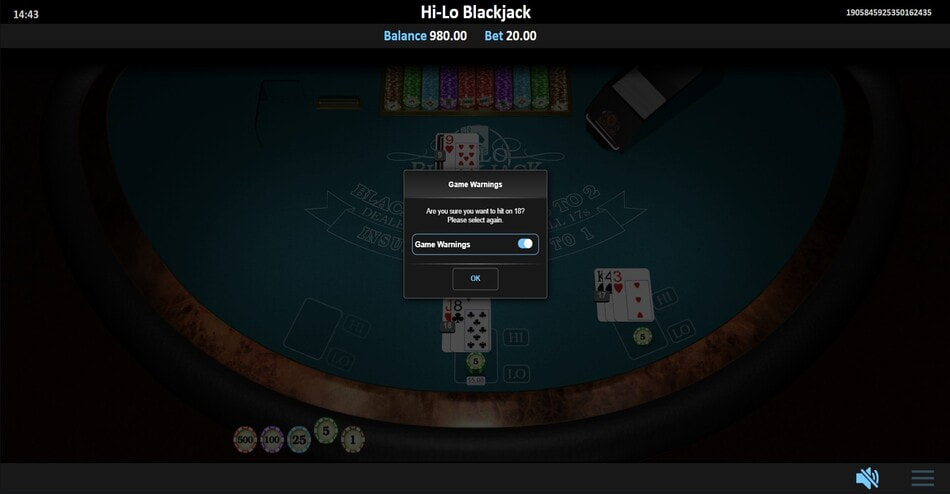Screen dimensions: 950x494
Task: Toggle the Game Warnings switch
Action: pos(525,244)
